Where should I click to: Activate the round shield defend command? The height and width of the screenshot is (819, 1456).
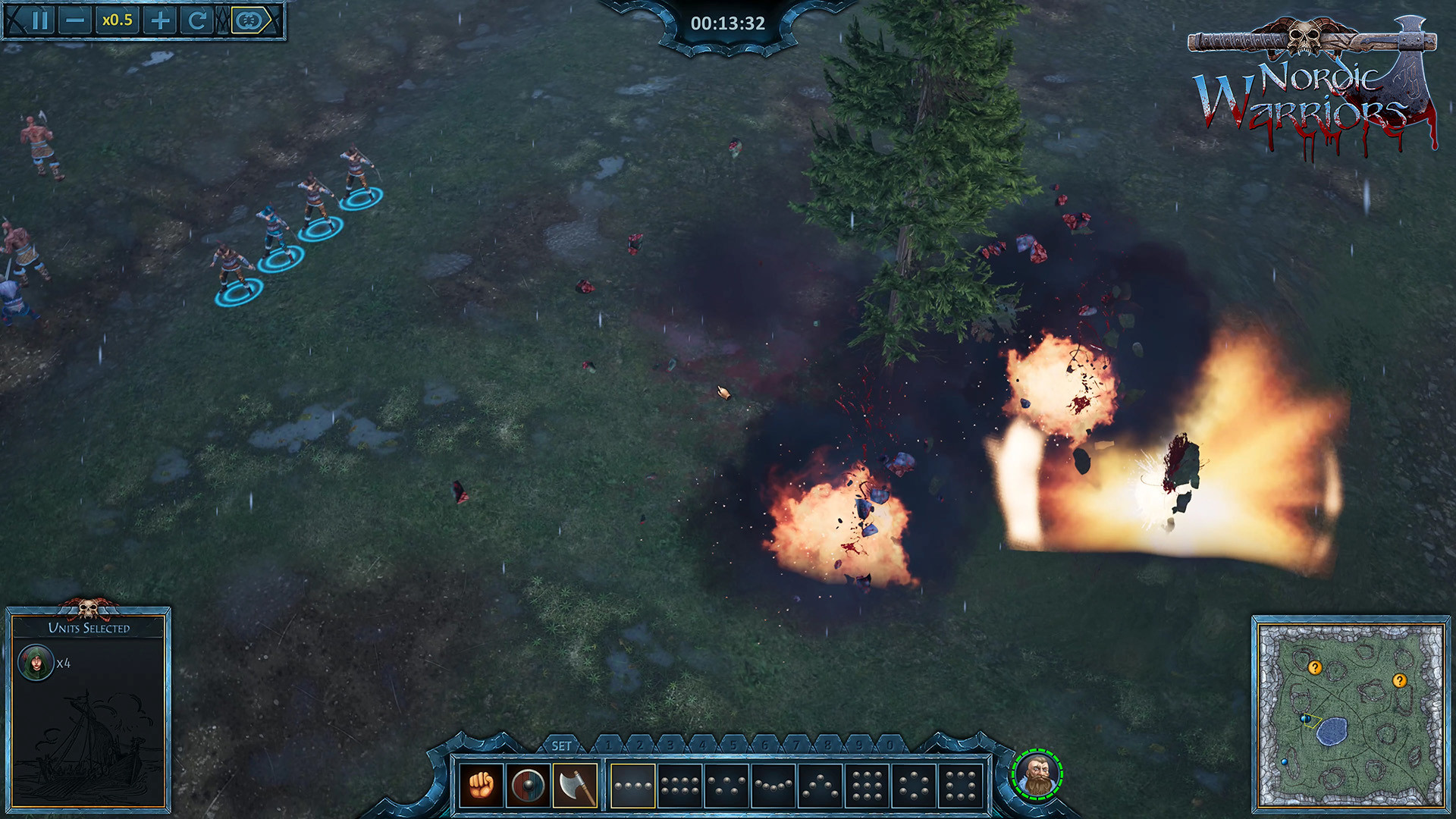(528, 785)
